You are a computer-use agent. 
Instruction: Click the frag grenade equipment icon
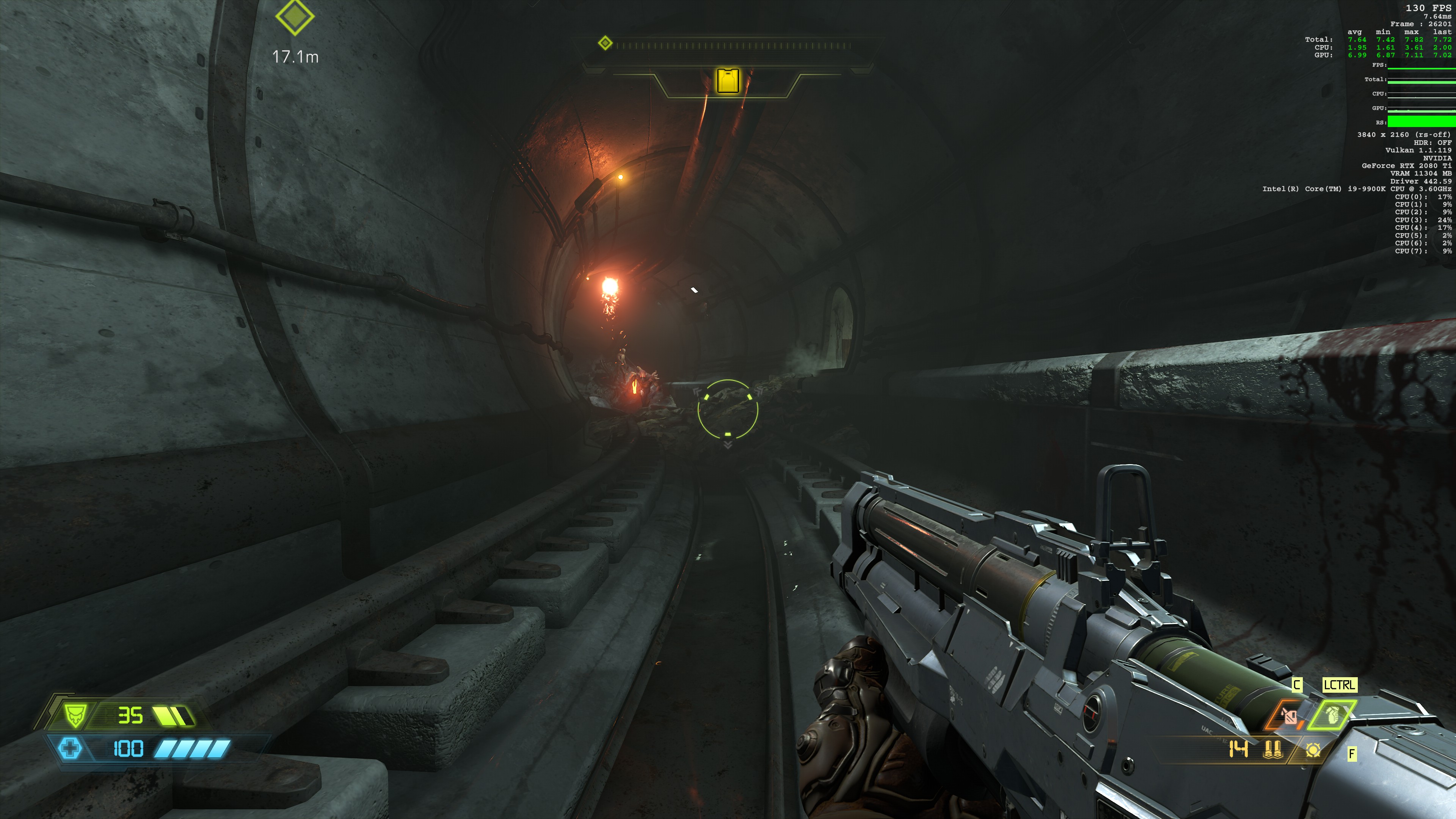1333,715
